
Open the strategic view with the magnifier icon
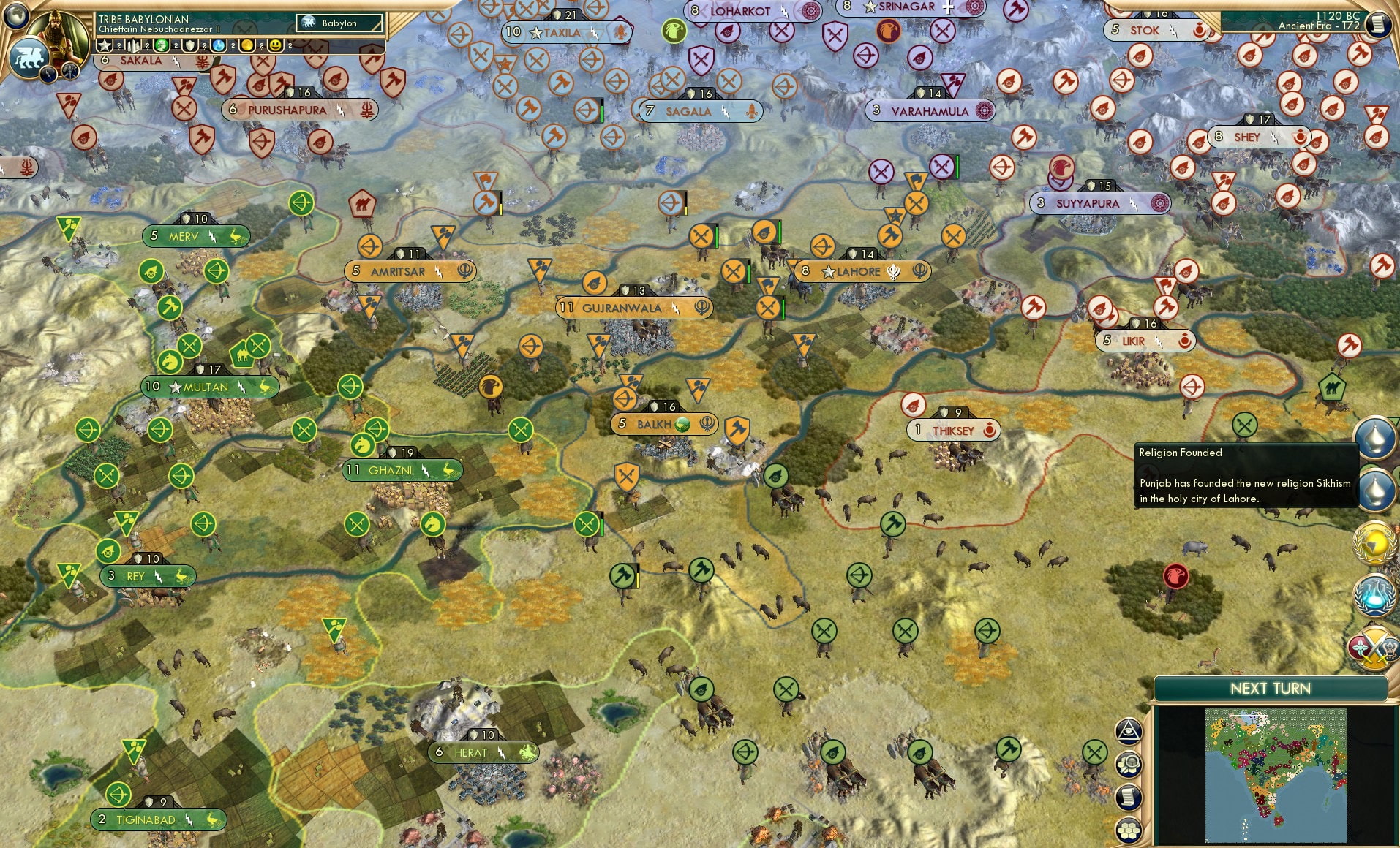(1128, 763)
